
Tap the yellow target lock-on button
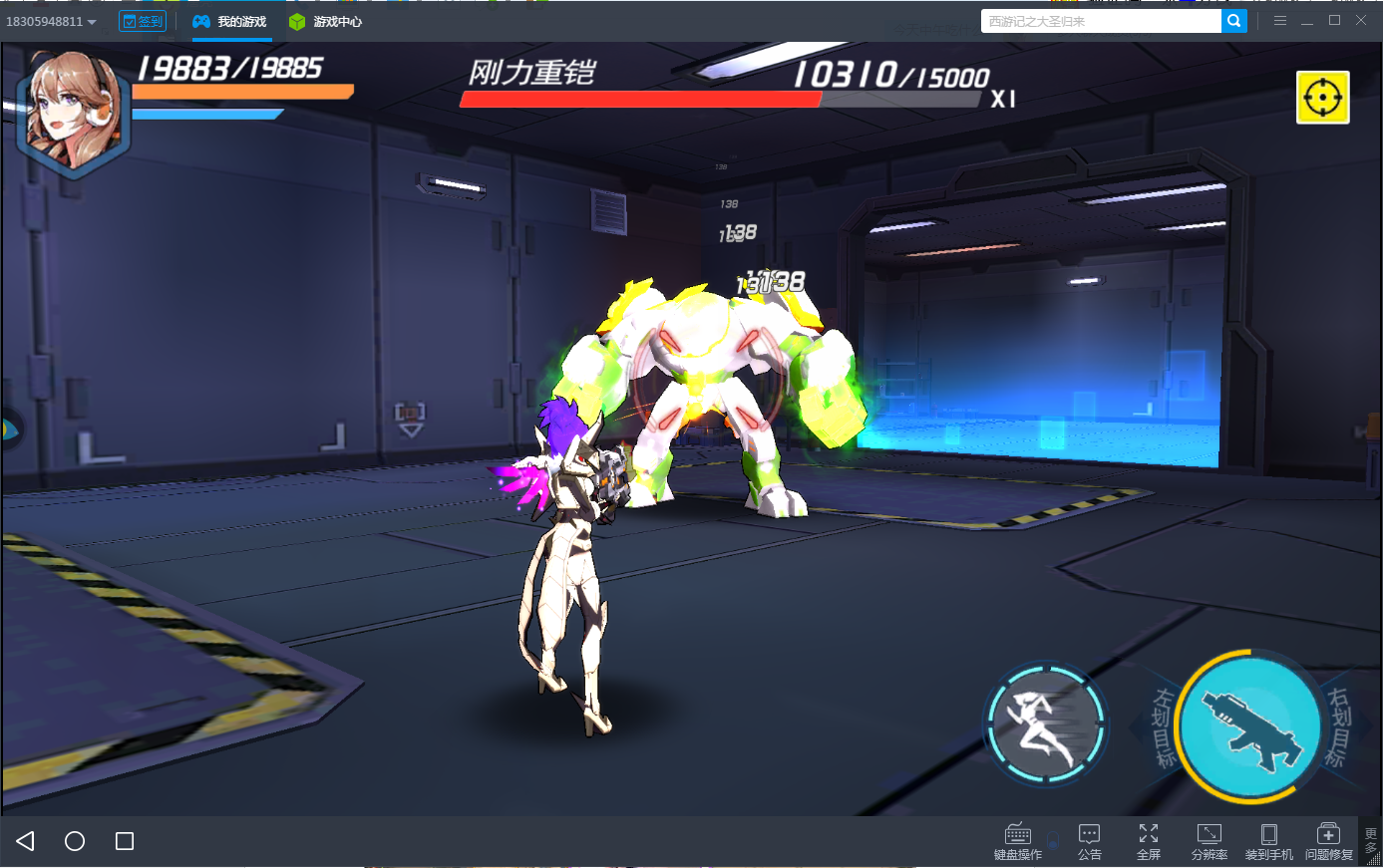[1322, 98]
